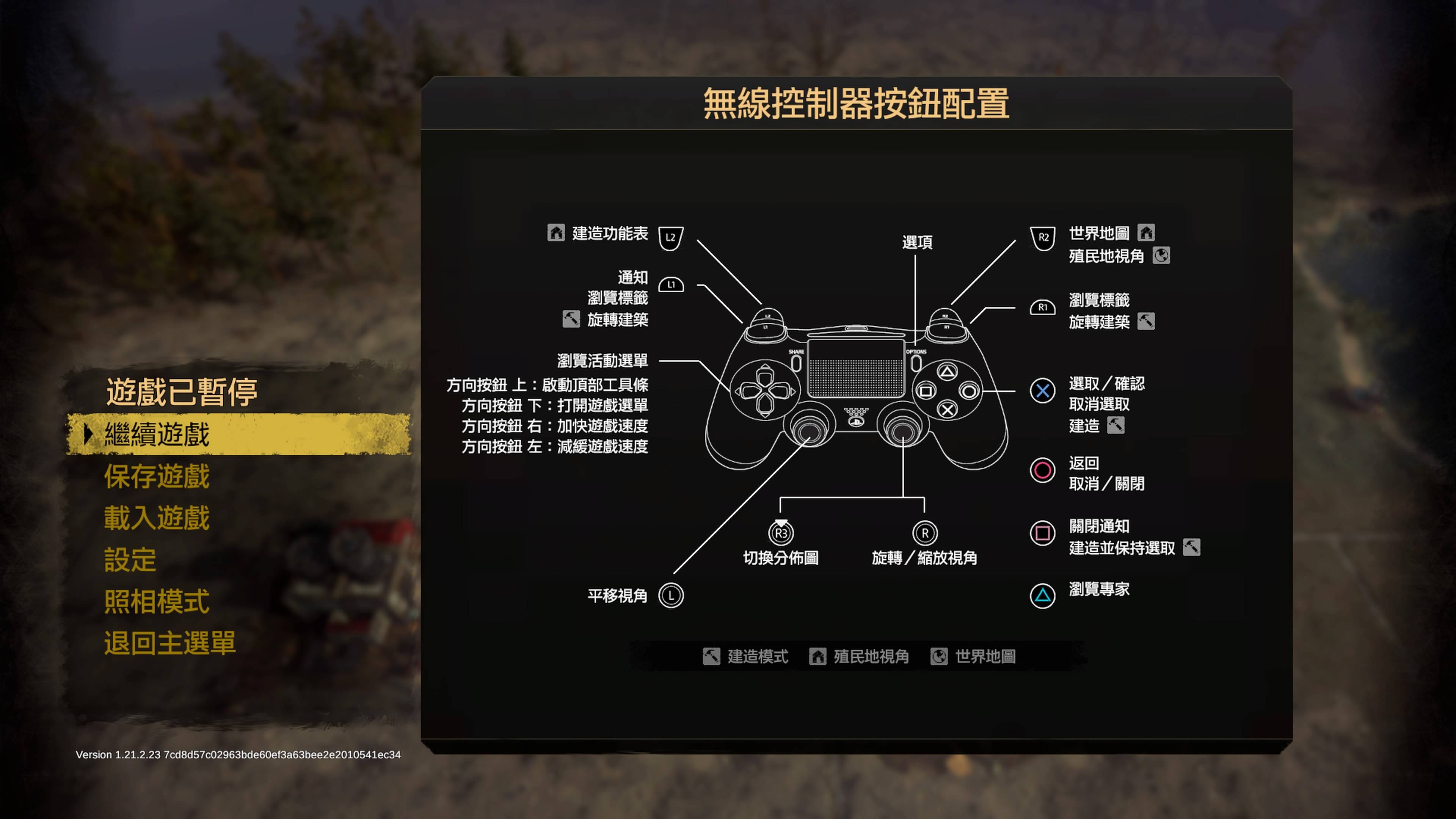Click the globe 世界地圖 legend icon
This screenshot has height=819, width=1456.
(940, 656)
